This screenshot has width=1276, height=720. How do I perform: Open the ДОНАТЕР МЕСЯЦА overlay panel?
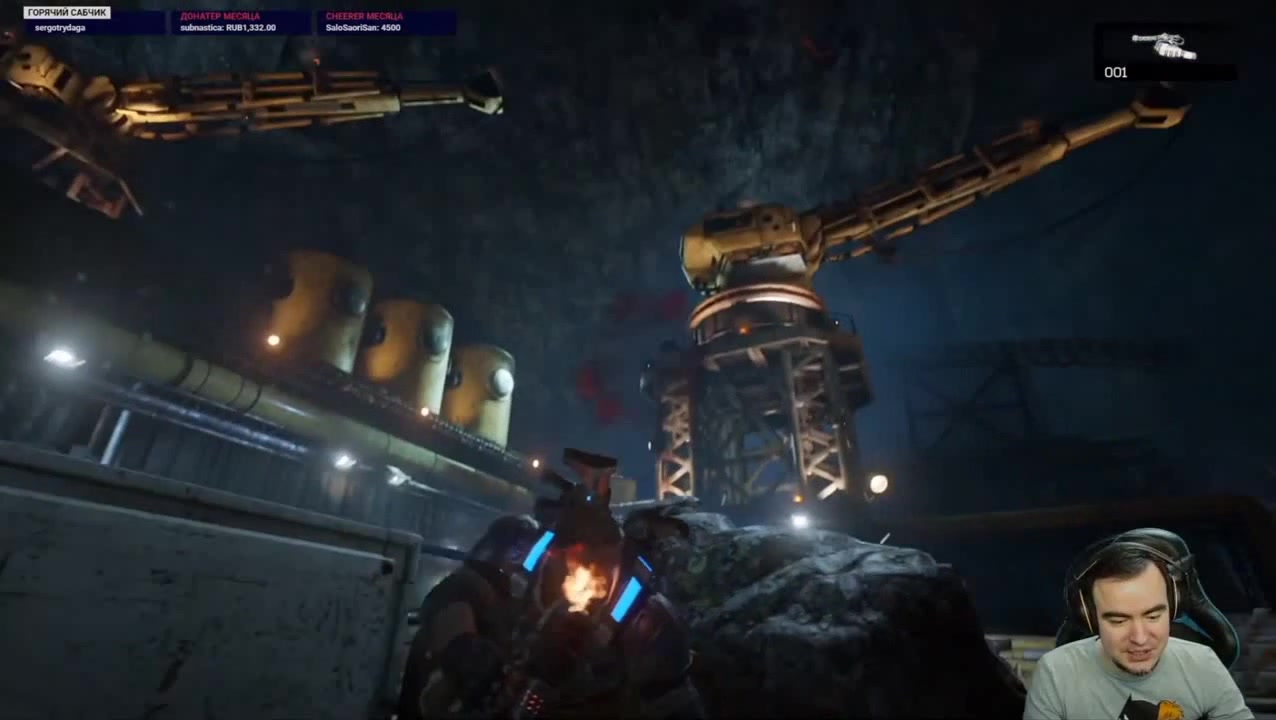(239, 22)
